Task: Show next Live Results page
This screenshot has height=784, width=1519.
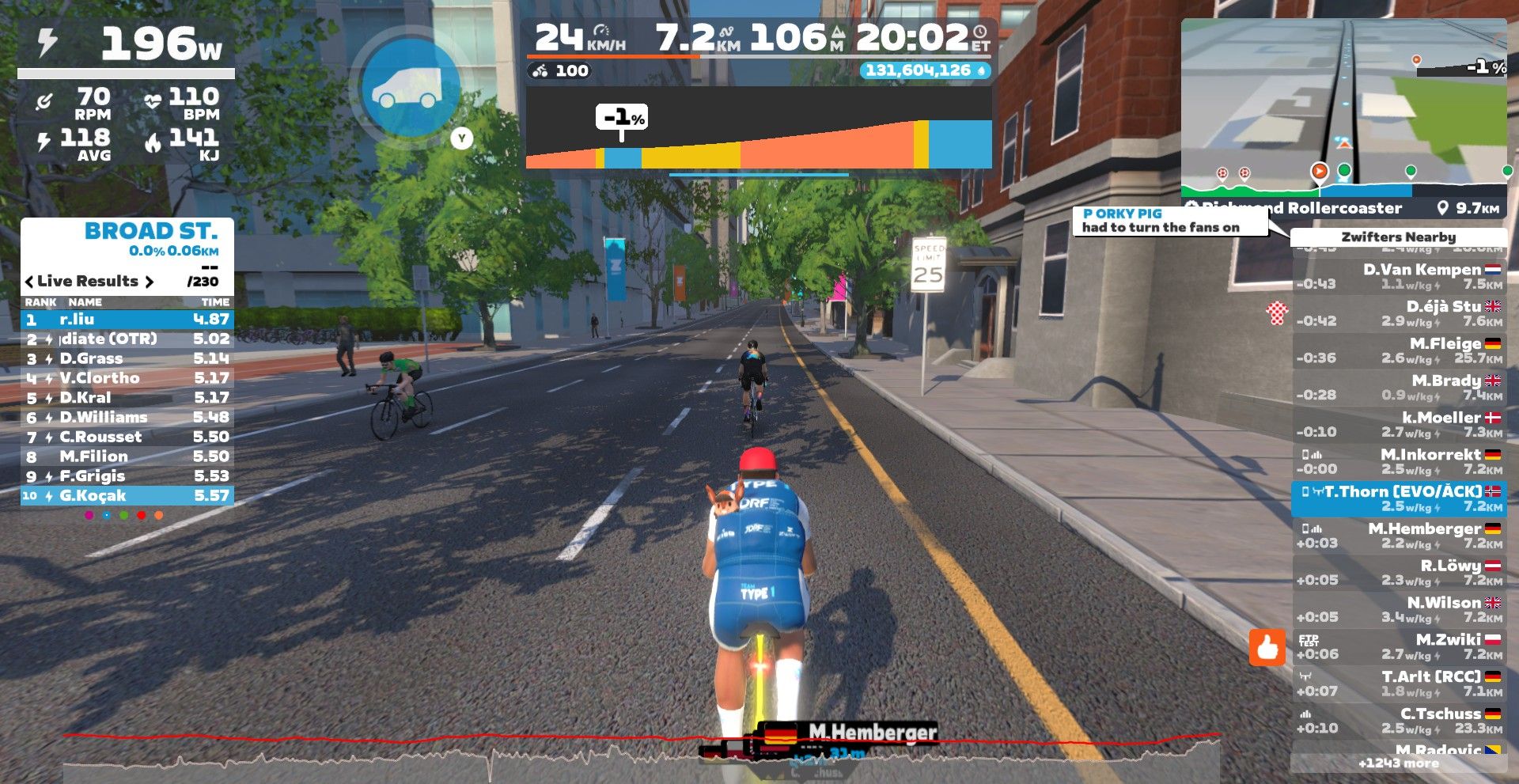Action: coord(148,282)
